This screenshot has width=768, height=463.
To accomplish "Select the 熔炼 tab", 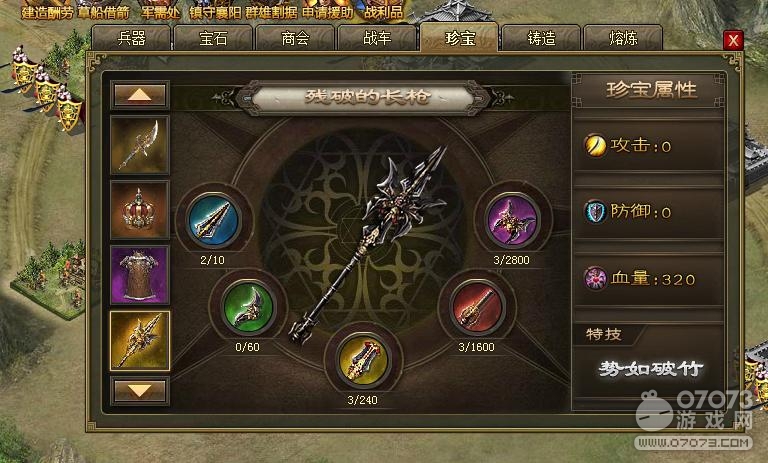I will (x=621, y=39).
